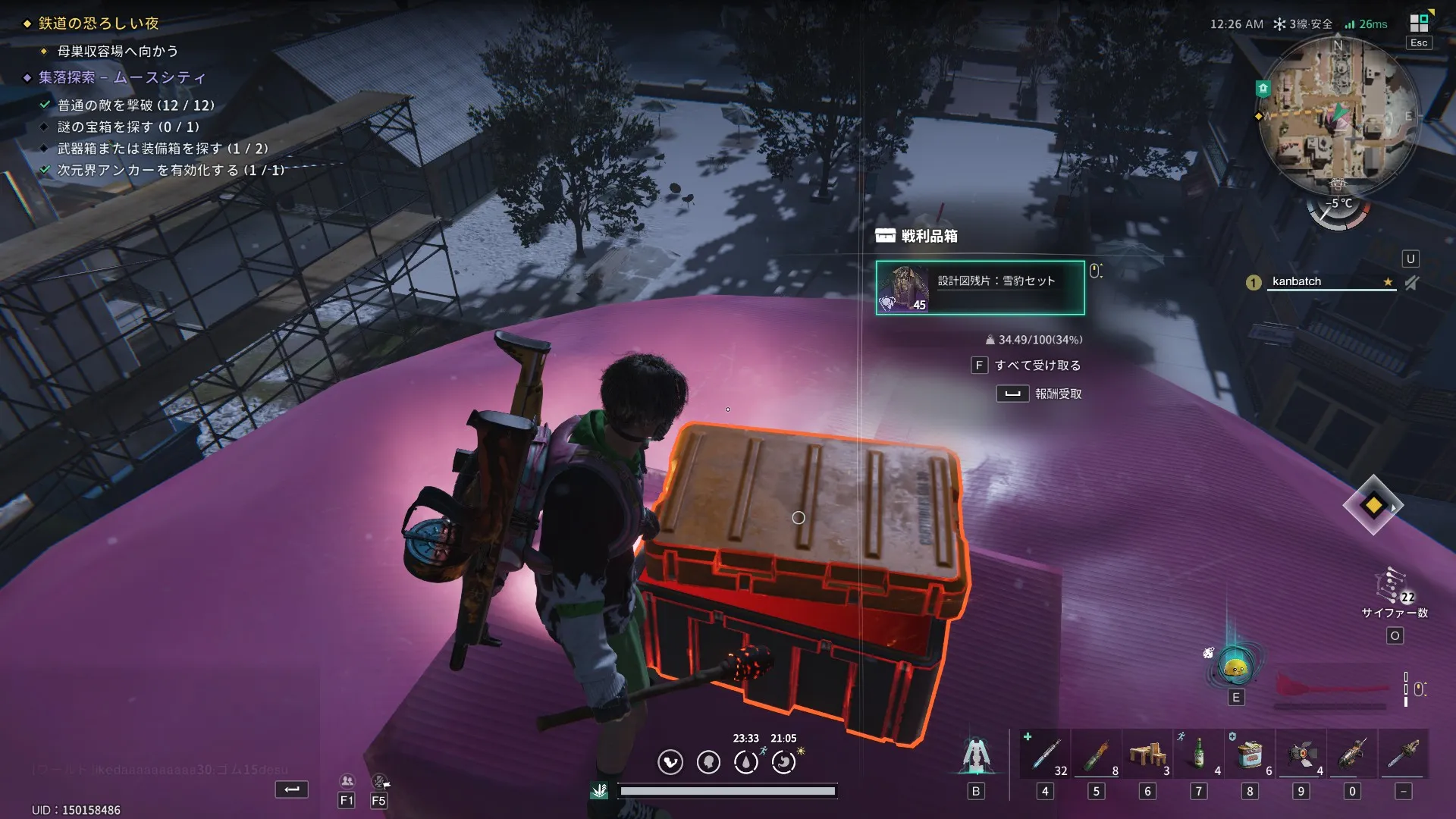Toggle the muted microphone icon beside kanbatch
The height and width of the screenshot is (819, 1456).
pyautogui.click(x=1411, y=283)
